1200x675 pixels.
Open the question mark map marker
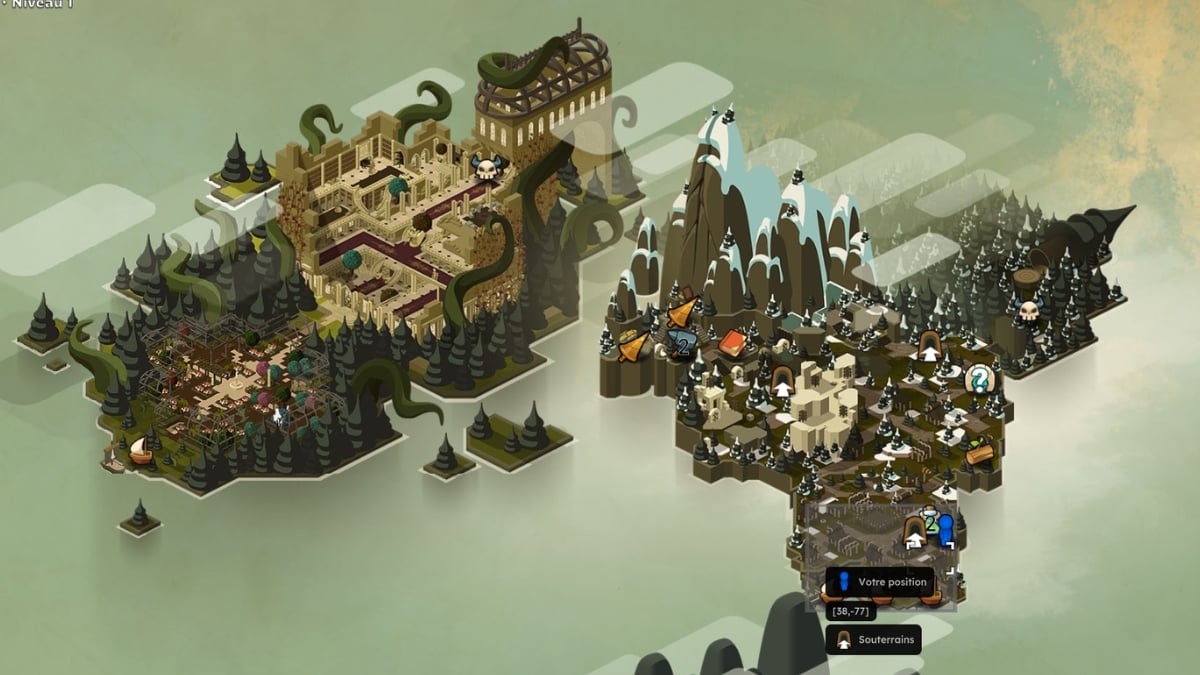coord(979,378)
